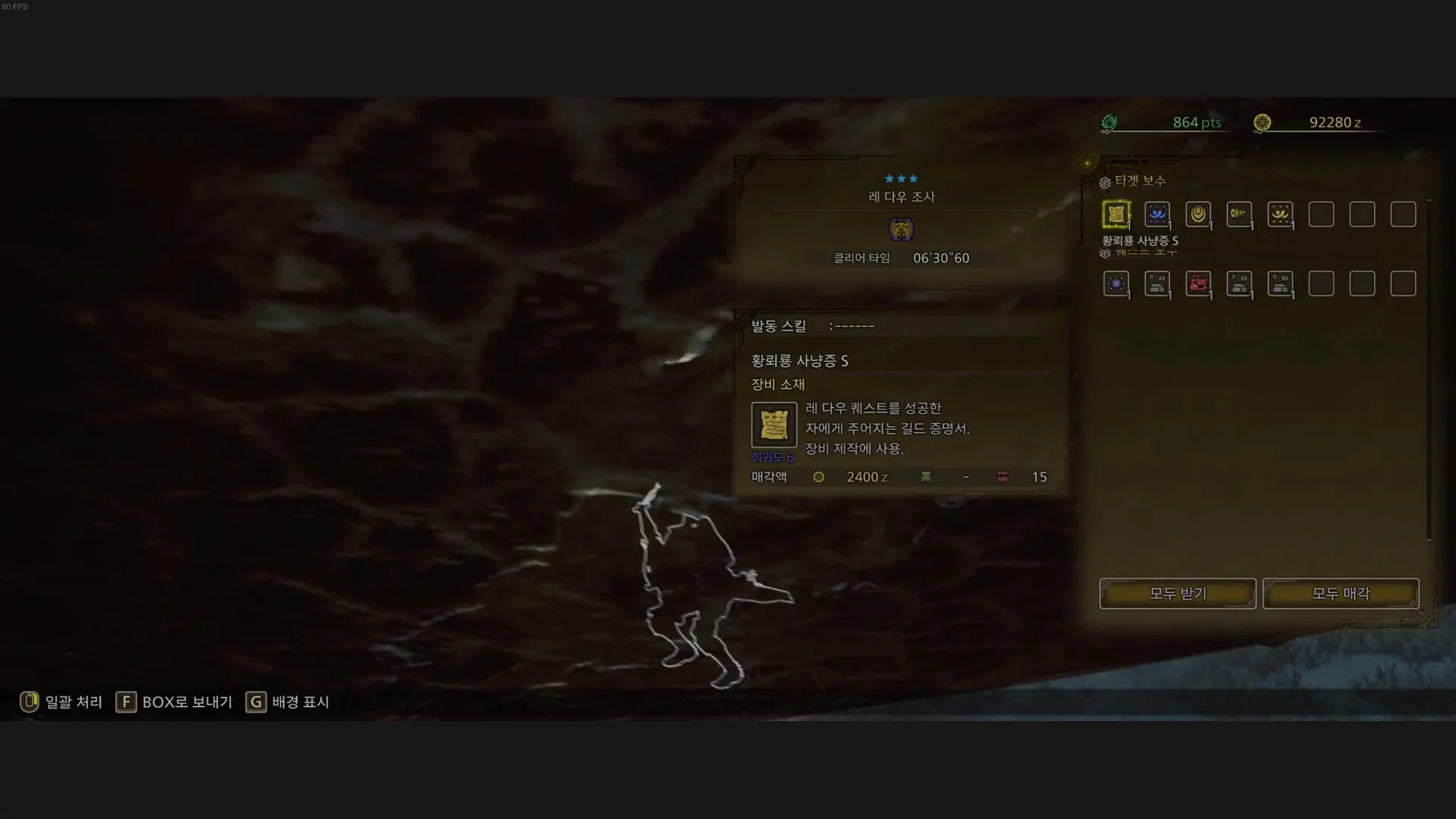The width and height of the screenshot is (1456, 819).
Task: Select the yellow plate reward icon in target rewards
Action: pyautogui.click(x=1281, y=214)
